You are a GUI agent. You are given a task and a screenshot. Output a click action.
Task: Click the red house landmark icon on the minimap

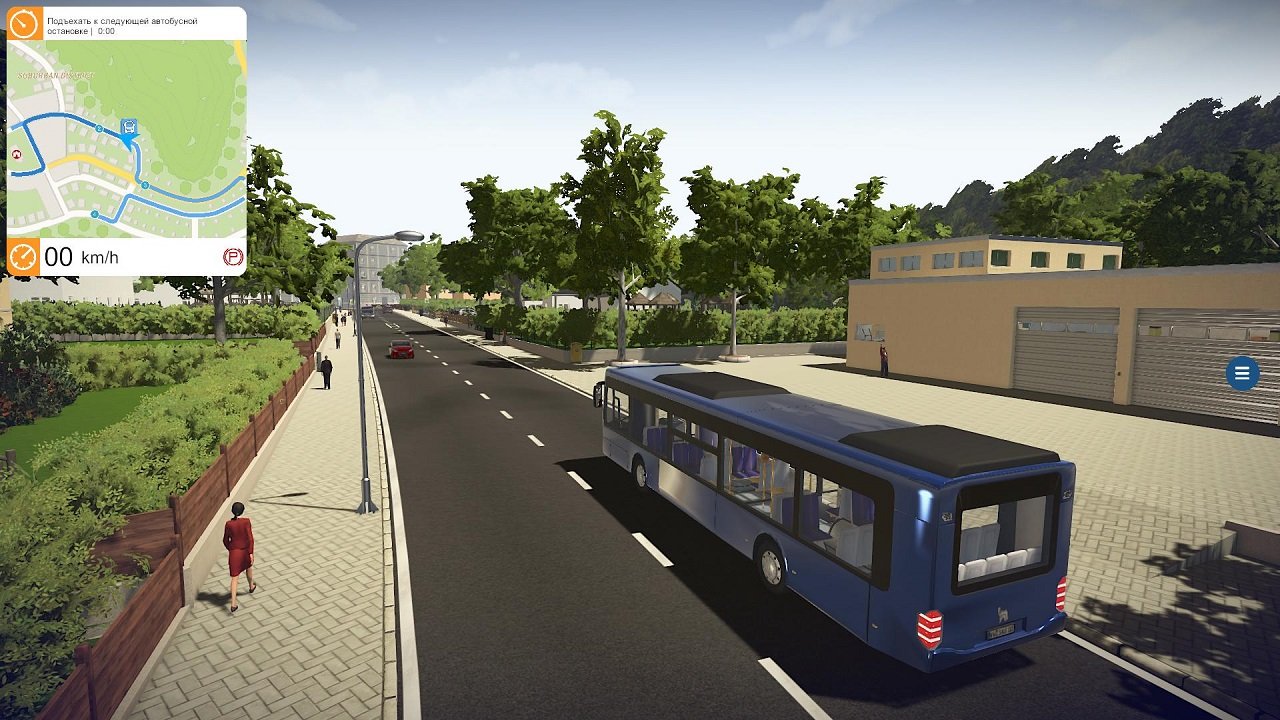16,155
